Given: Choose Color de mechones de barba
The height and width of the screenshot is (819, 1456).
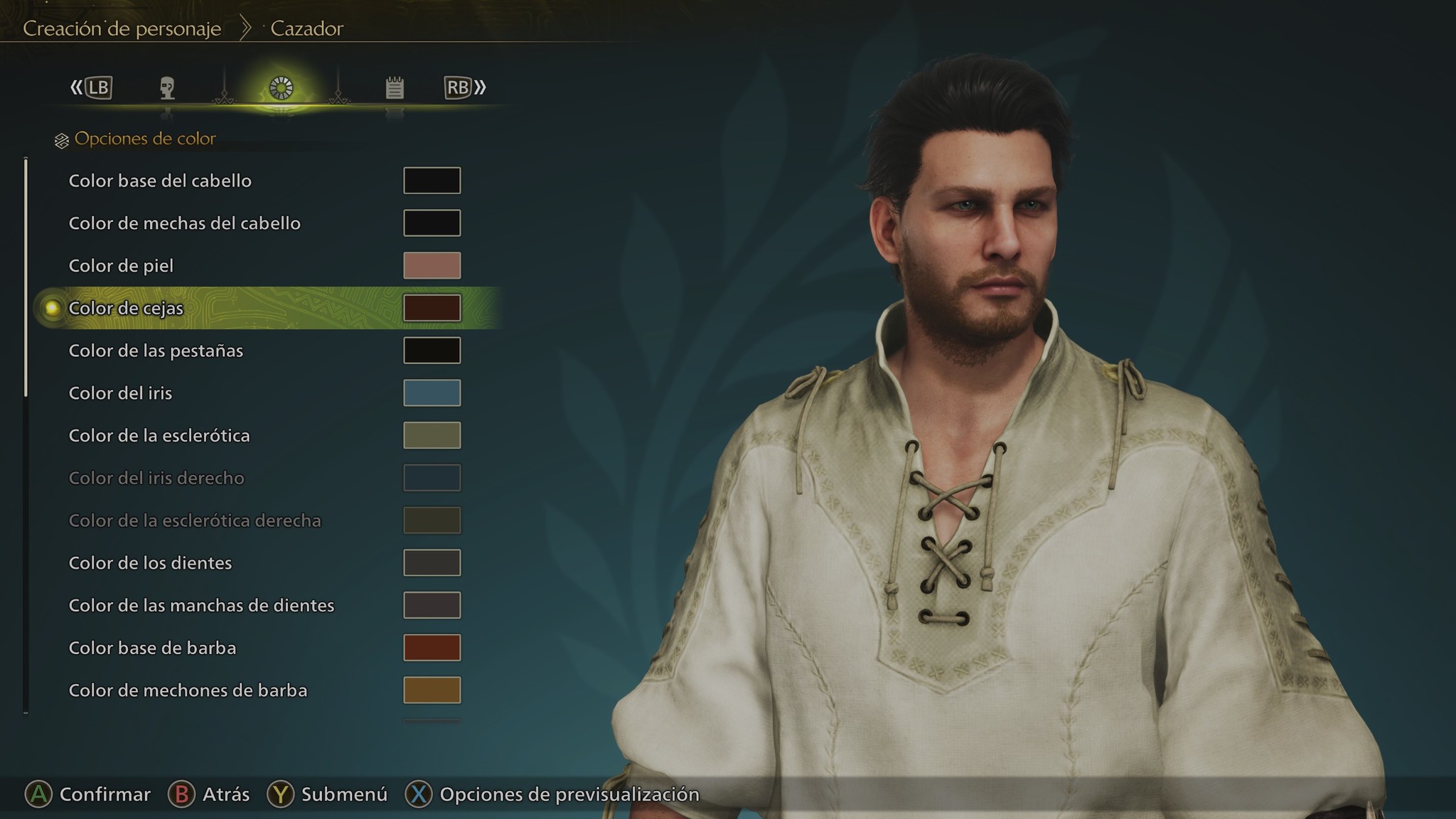Looking at the screenshot, I should click(188, 690).
